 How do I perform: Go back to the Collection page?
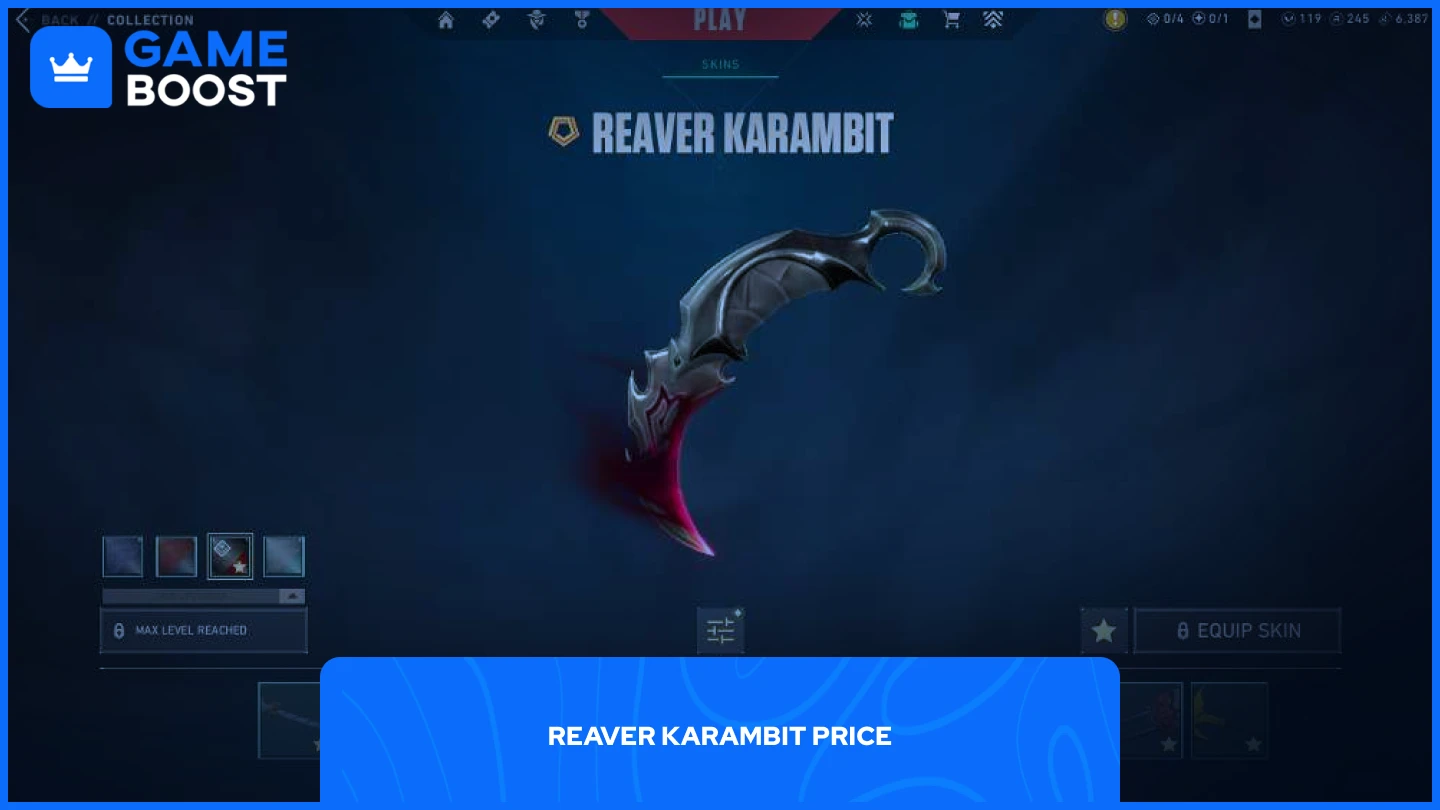pyautogui.click(x=60, y=19)
